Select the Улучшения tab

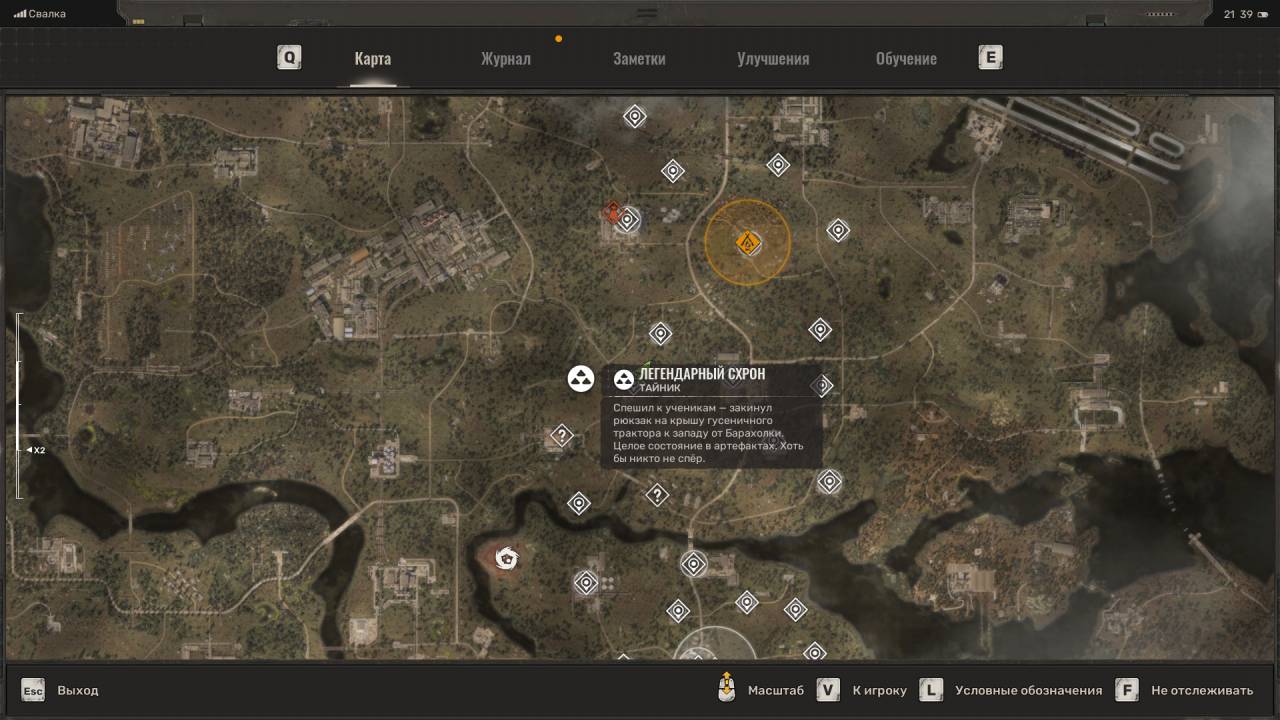(773, 58)
